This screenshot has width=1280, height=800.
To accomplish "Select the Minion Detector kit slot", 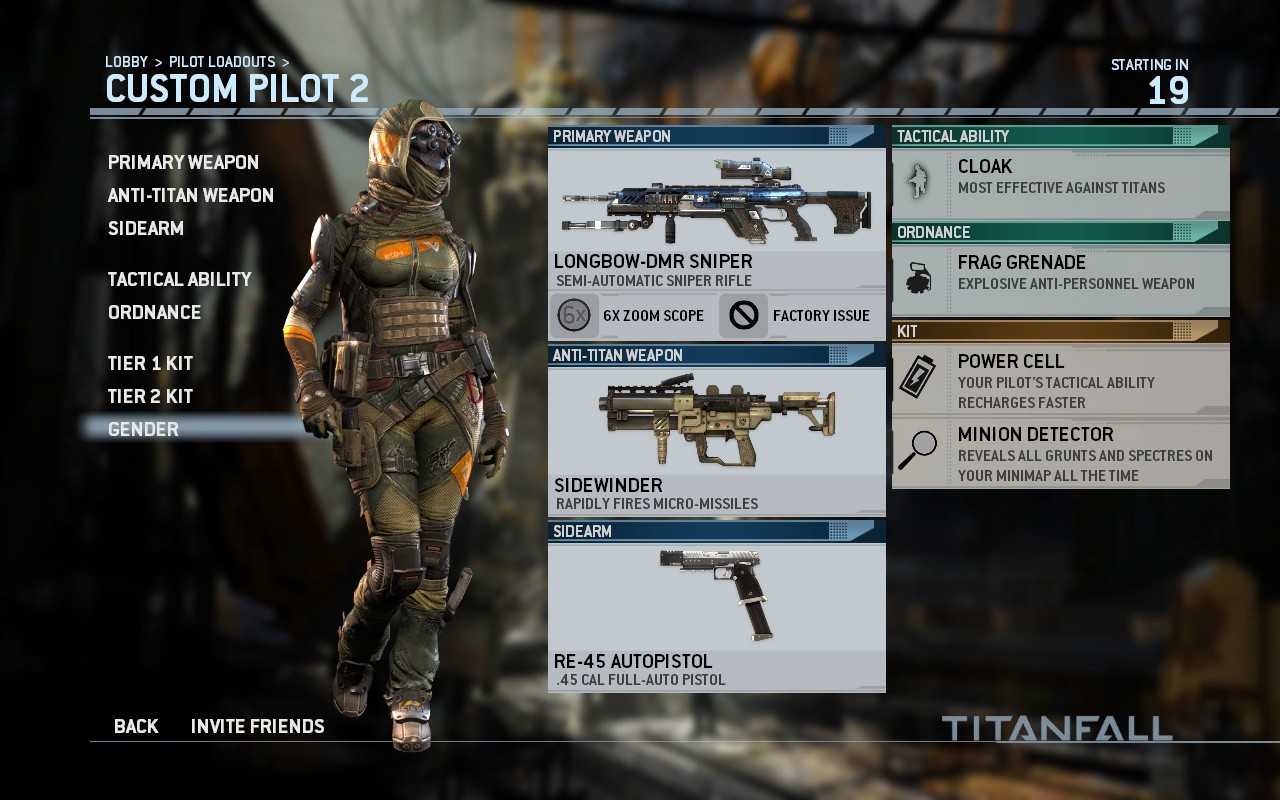I will [x=1060, y=453].
